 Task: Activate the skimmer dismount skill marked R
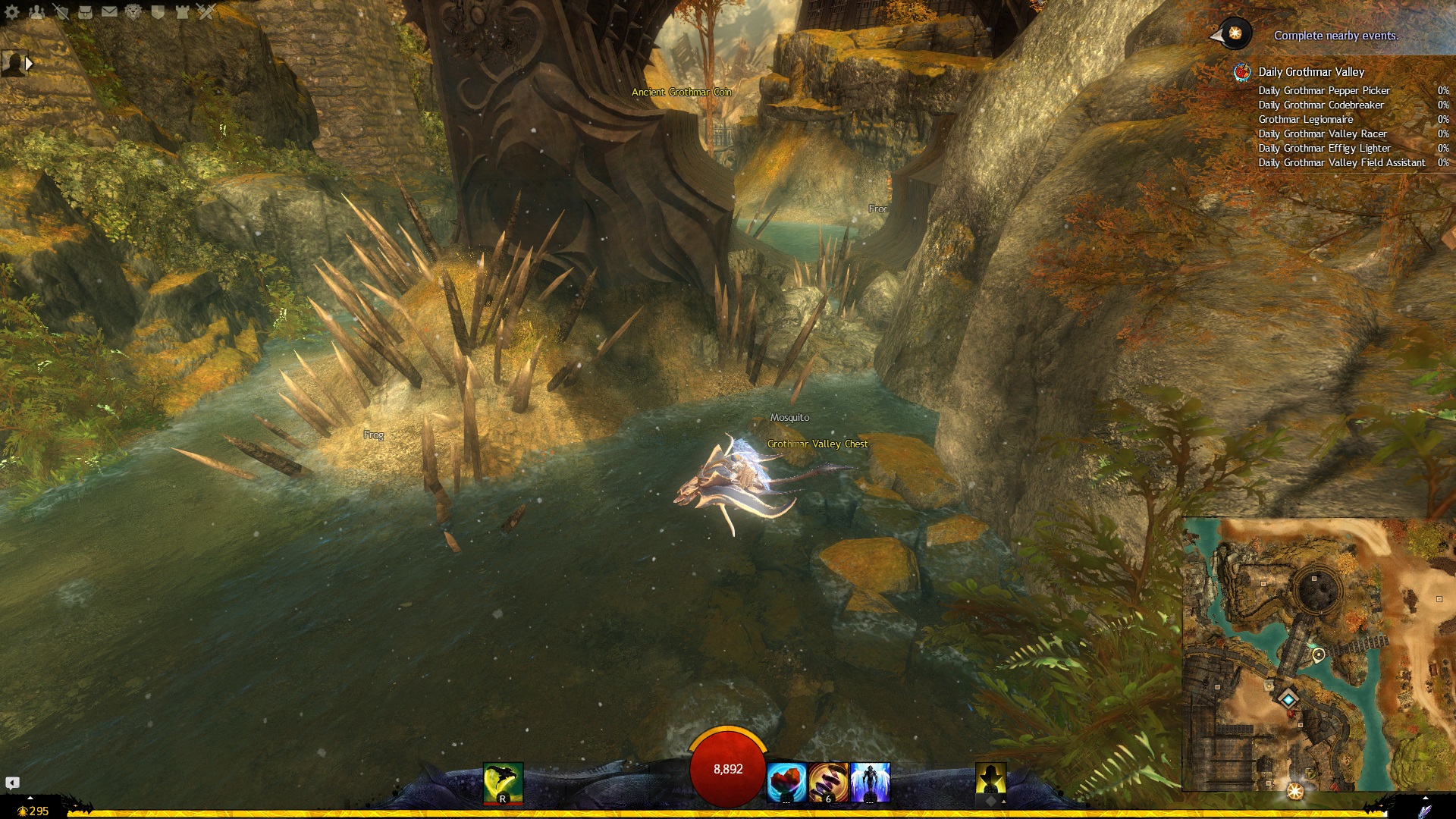(x=503, y=783)
